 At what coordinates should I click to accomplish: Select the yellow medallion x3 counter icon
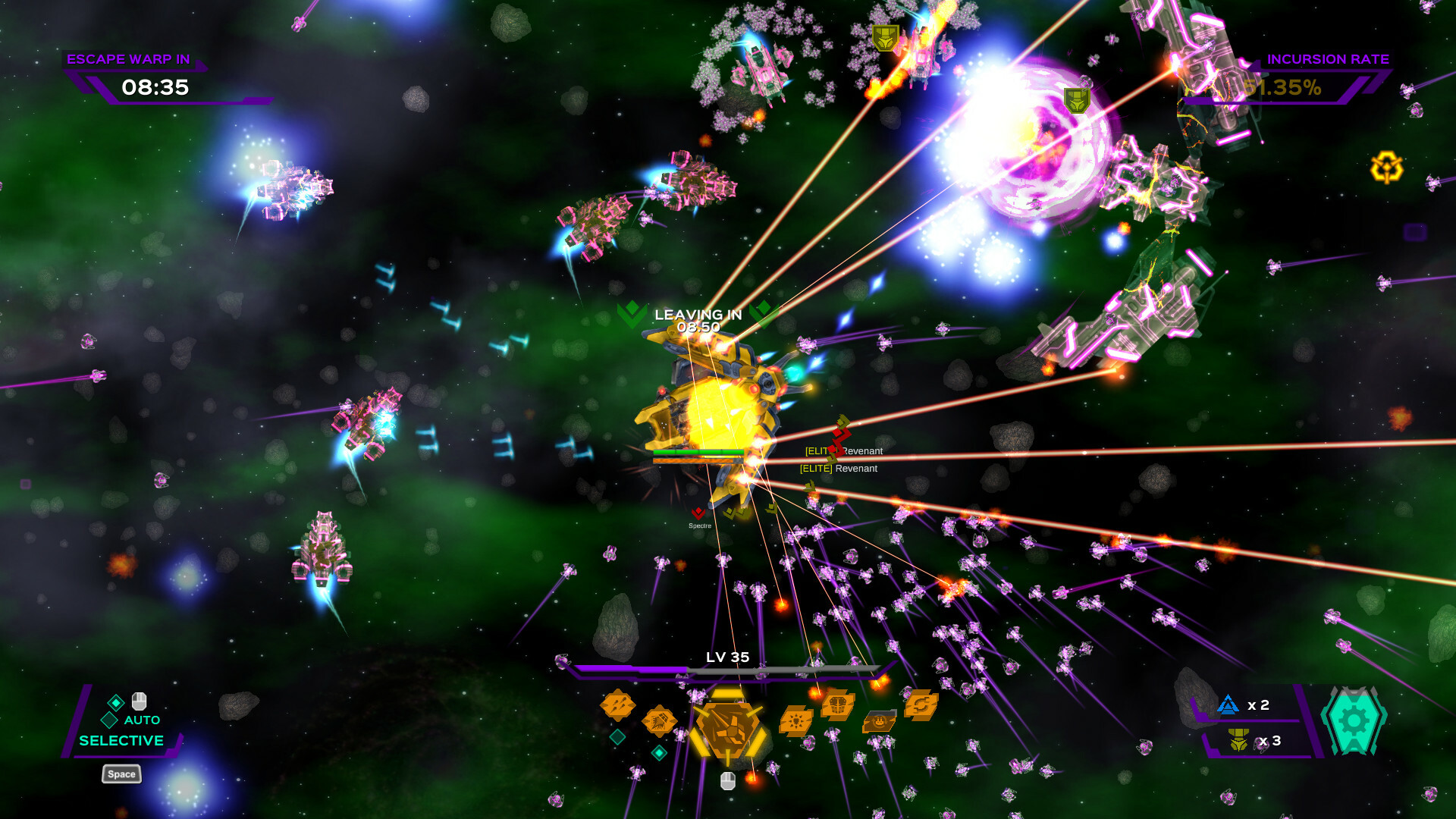coord(1238,740)
